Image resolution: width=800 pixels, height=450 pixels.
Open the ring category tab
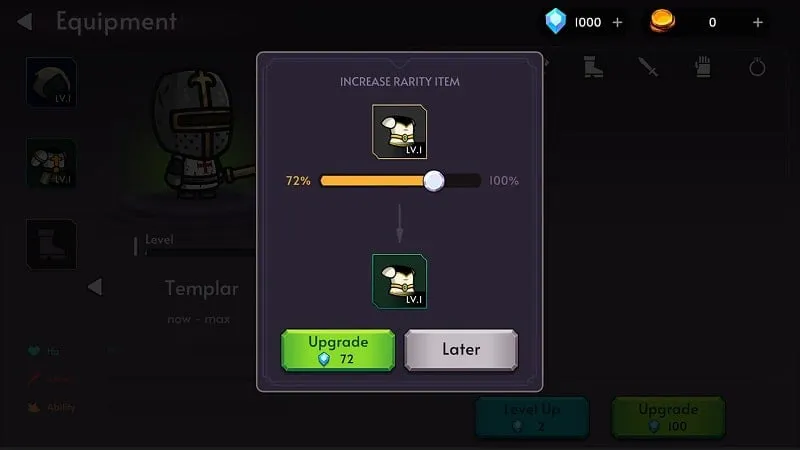pos(757,68)
